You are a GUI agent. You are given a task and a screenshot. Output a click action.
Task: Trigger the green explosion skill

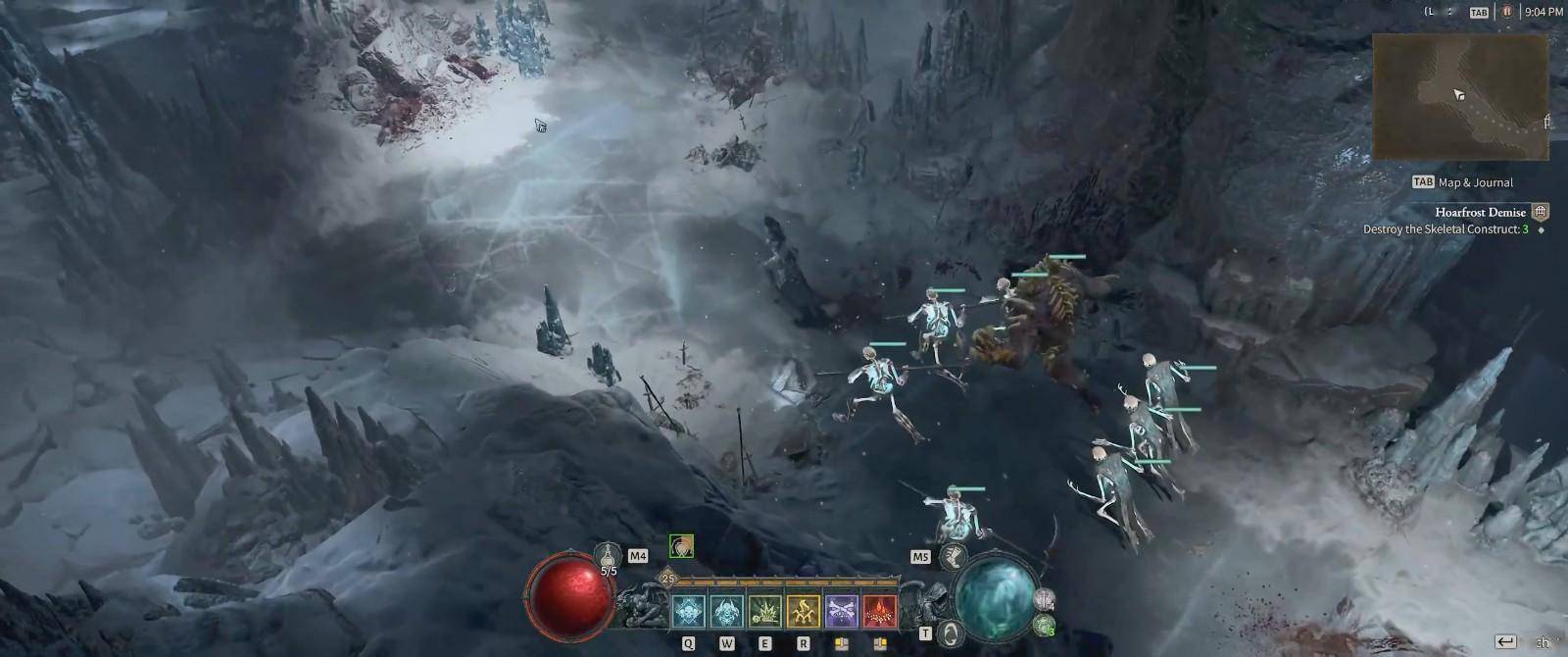(x=764, y=611)
